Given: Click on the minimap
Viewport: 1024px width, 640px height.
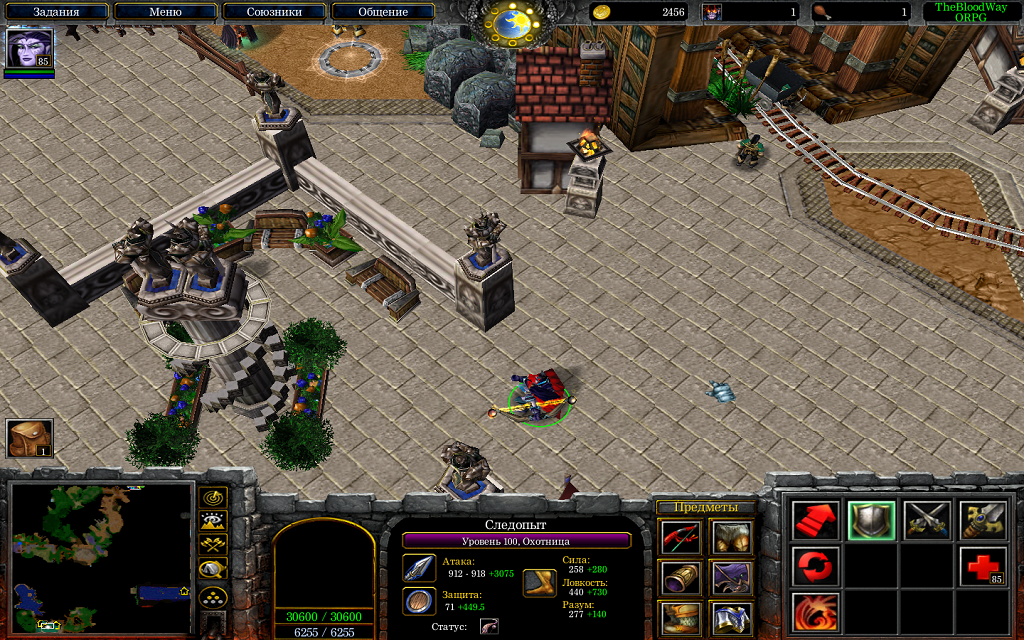Looking at the screenshot, I should (x=101, y=557).
